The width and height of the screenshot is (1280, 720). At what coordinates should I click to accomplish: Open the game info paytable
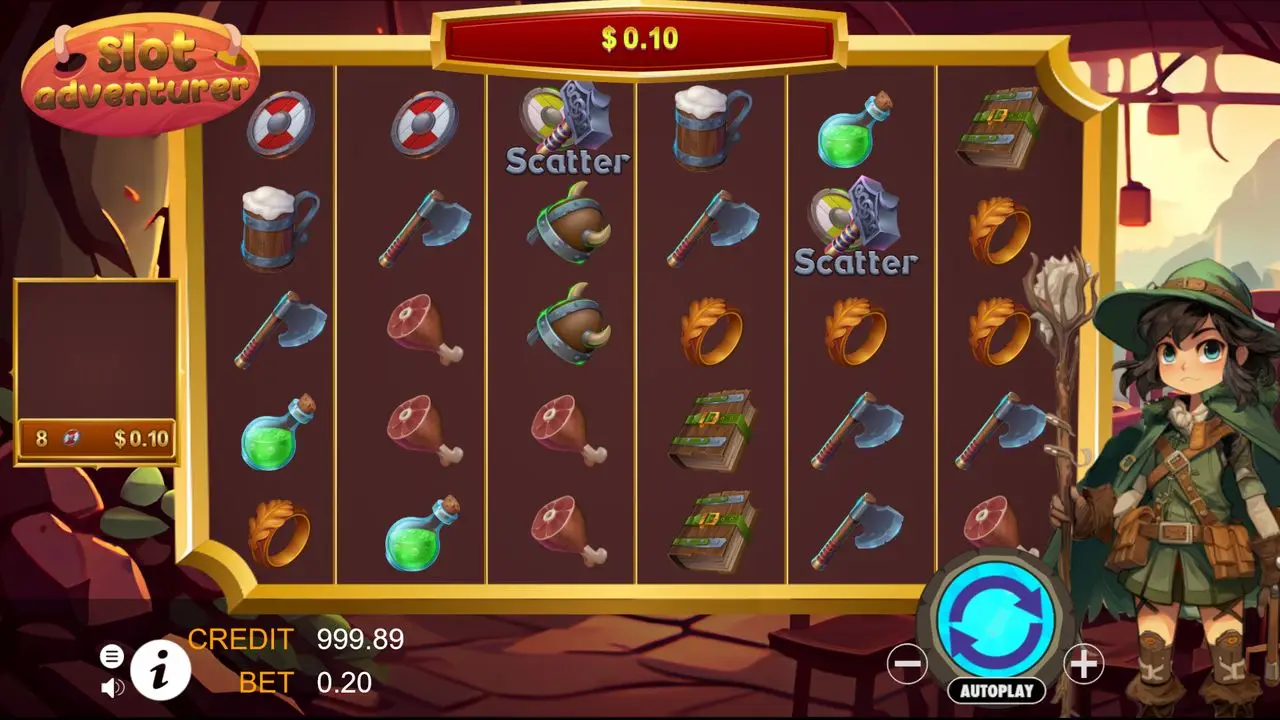[x=160, y=669]
